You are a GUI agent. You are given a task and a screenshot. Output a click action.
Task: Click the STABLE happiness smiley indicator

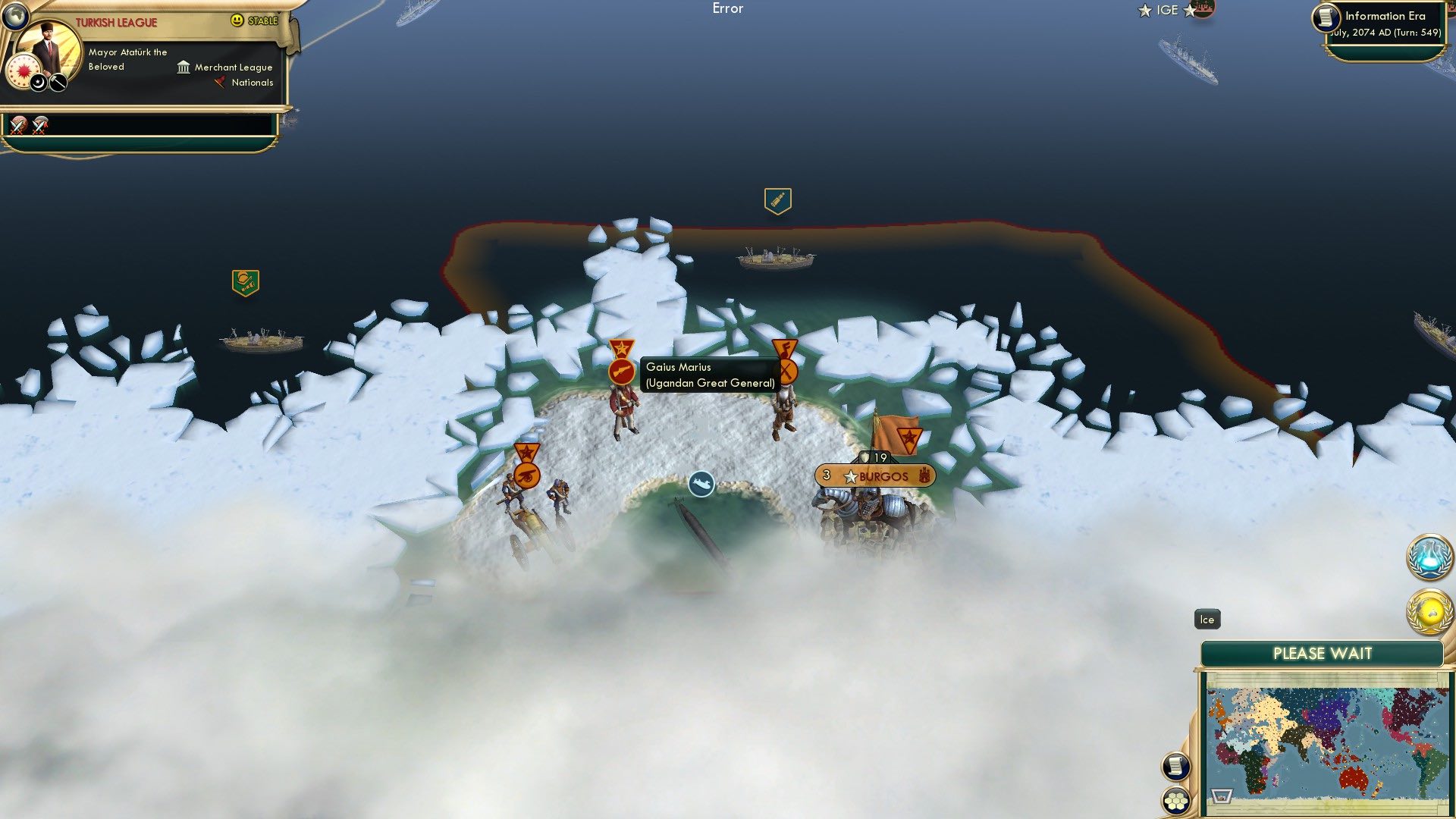pos(237,20)
